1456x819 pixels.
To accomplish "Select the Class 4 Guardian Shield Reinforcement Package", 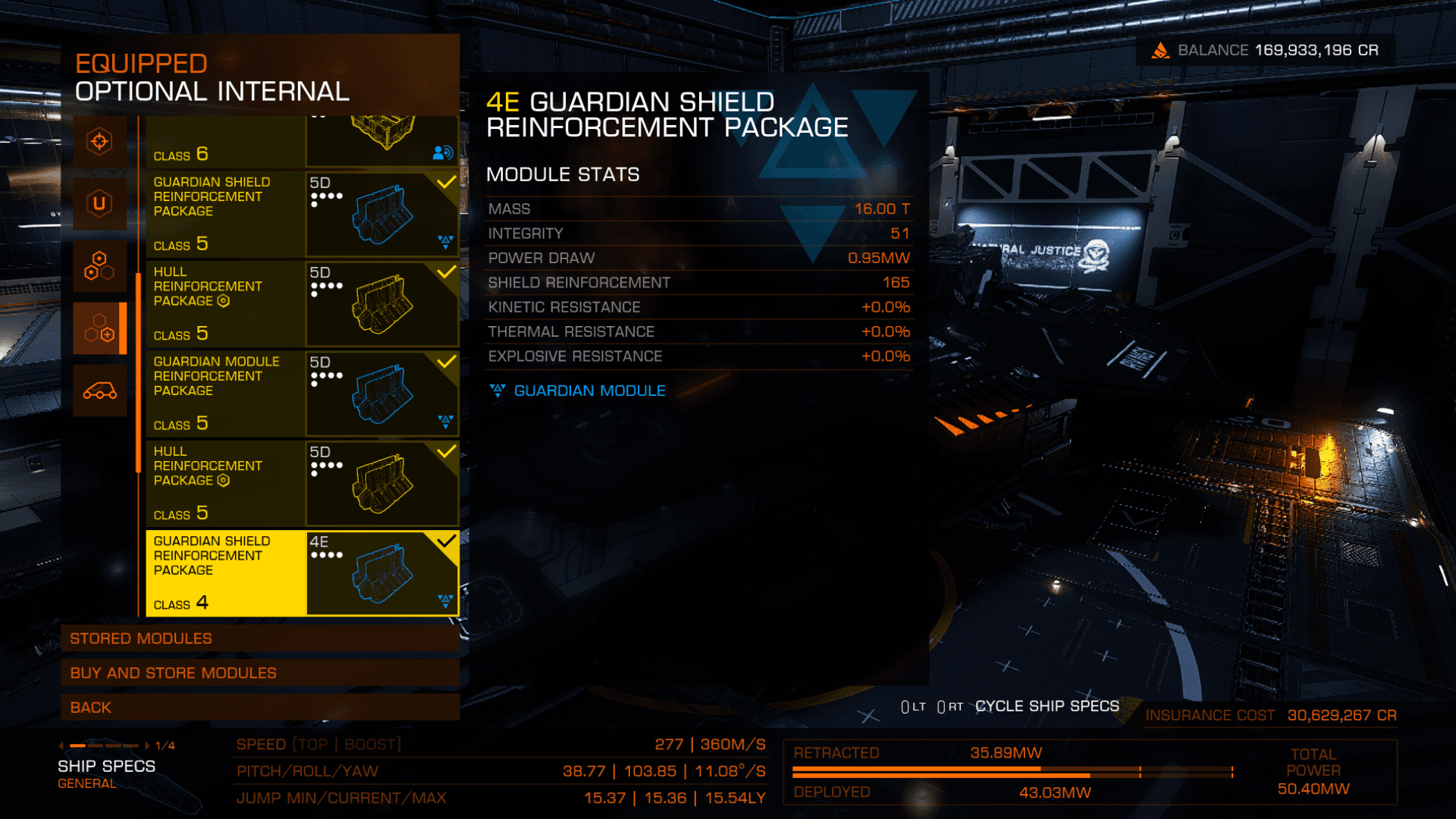I will (302, 573).
